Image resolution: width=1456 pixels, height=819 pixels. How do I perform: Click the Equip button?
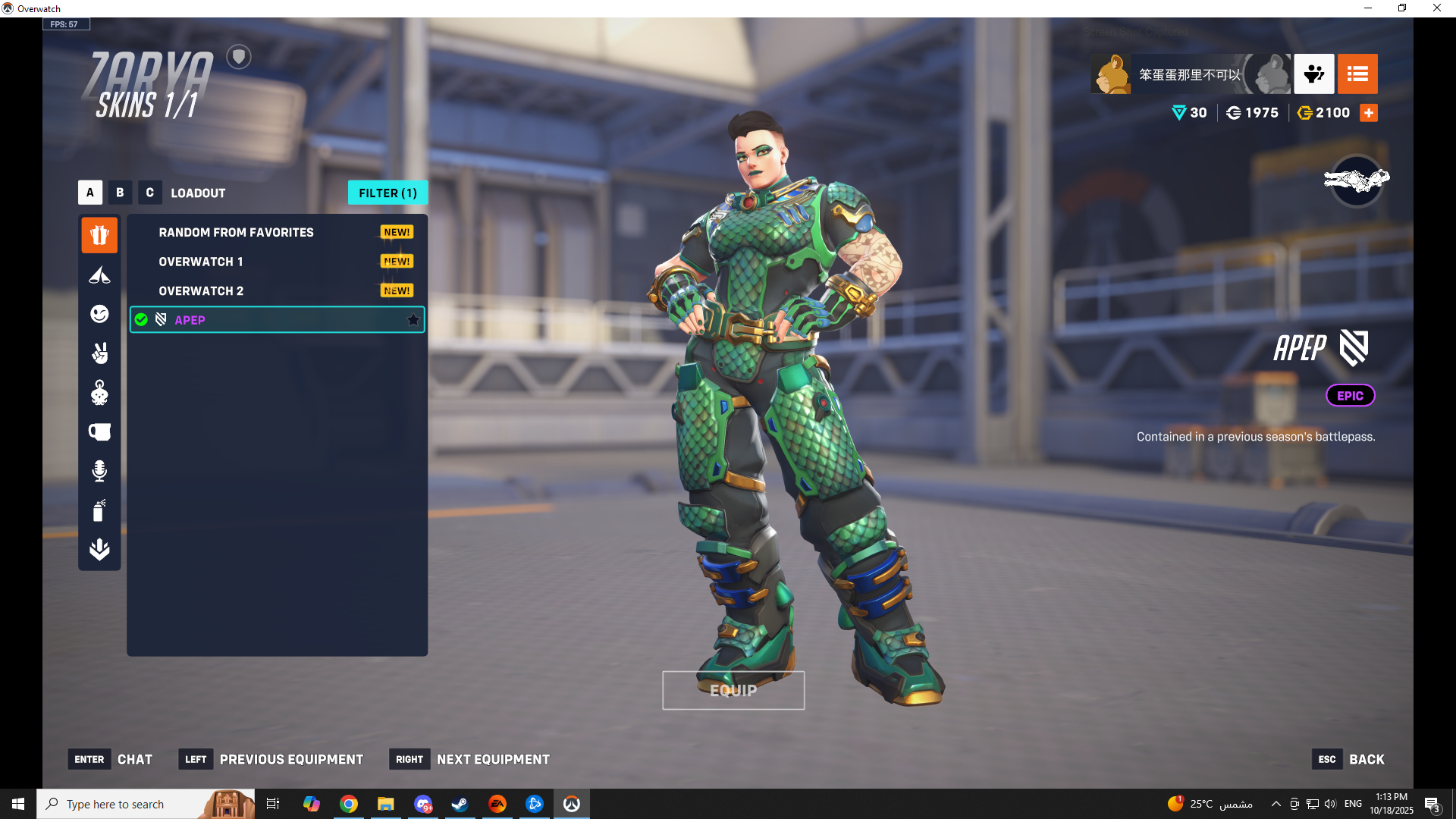click(733, 690)
